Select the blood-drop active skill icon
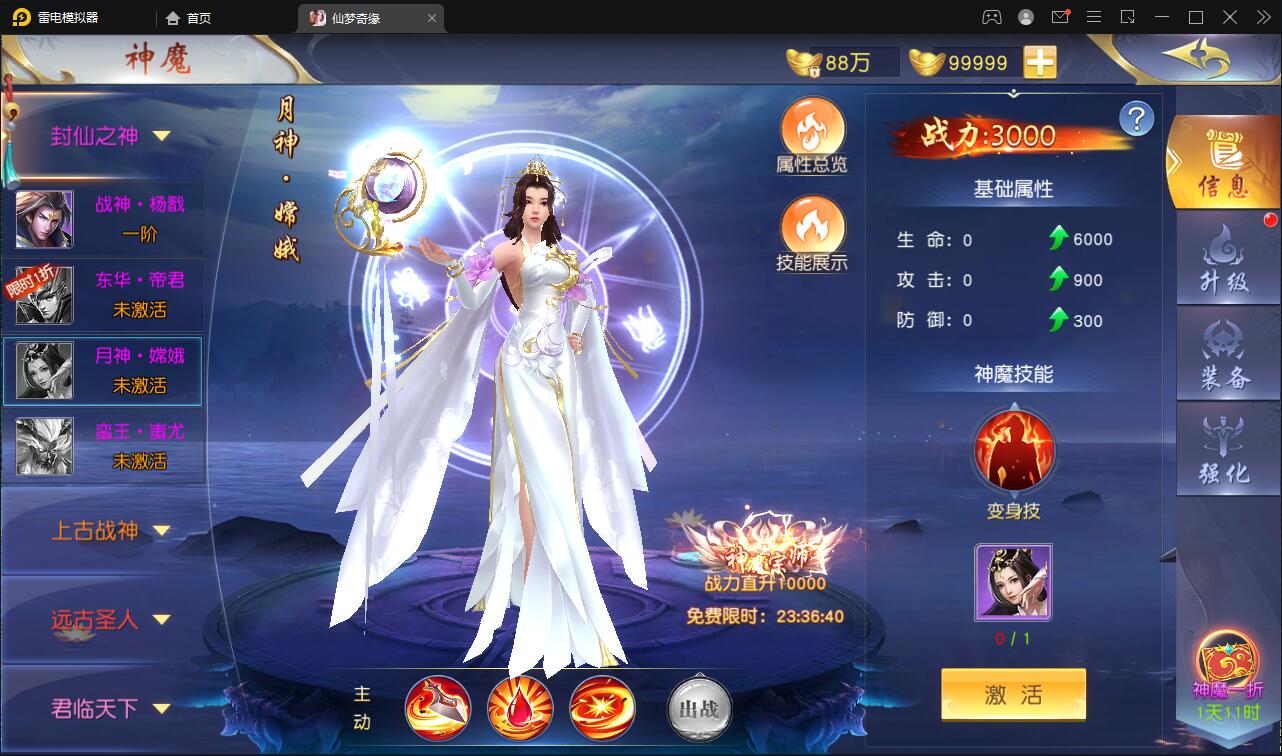This screenshot has width=1282, height=756. (521, 706)
